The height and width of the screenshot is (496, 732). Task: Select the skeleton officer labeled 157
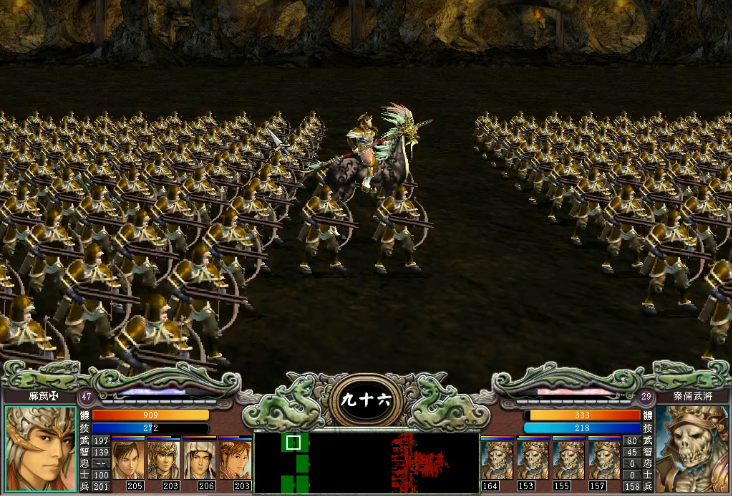[x=605, y=459]
